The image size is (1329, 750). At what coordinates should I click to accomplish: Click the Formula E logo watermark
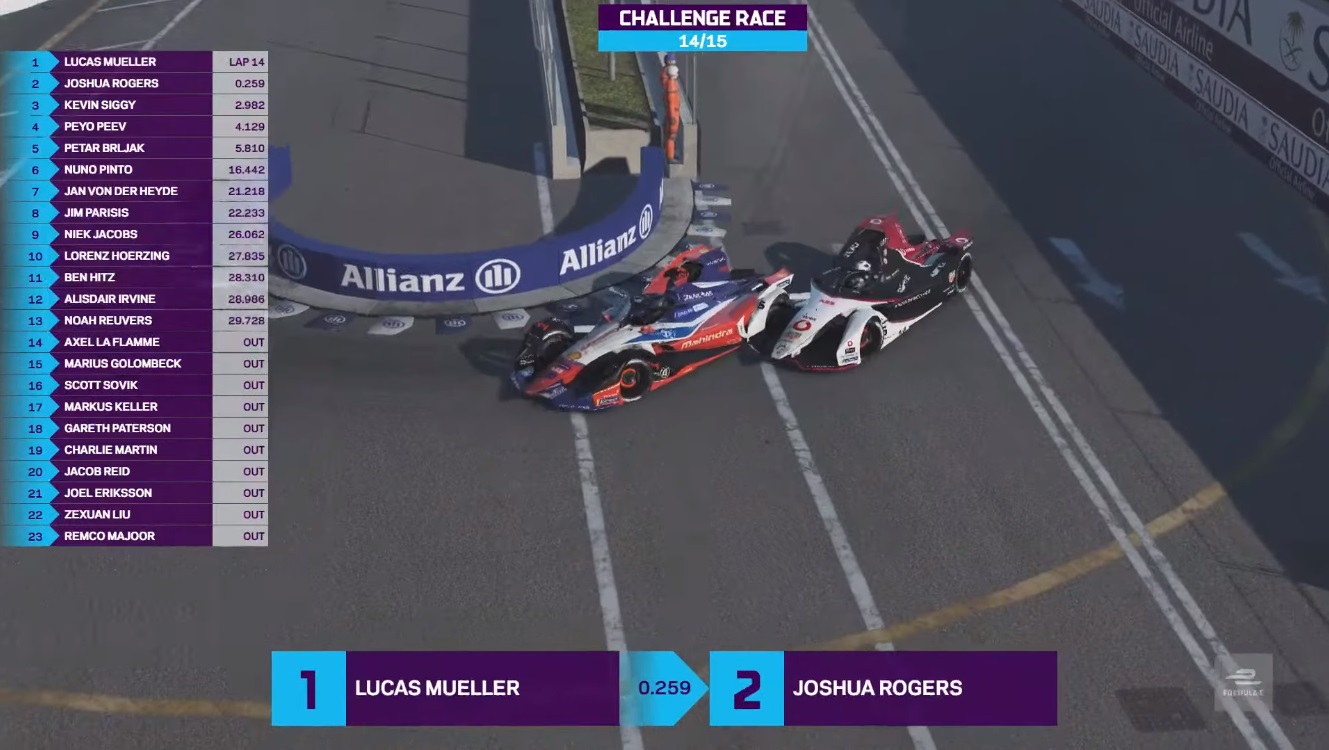click(1243, 682)
